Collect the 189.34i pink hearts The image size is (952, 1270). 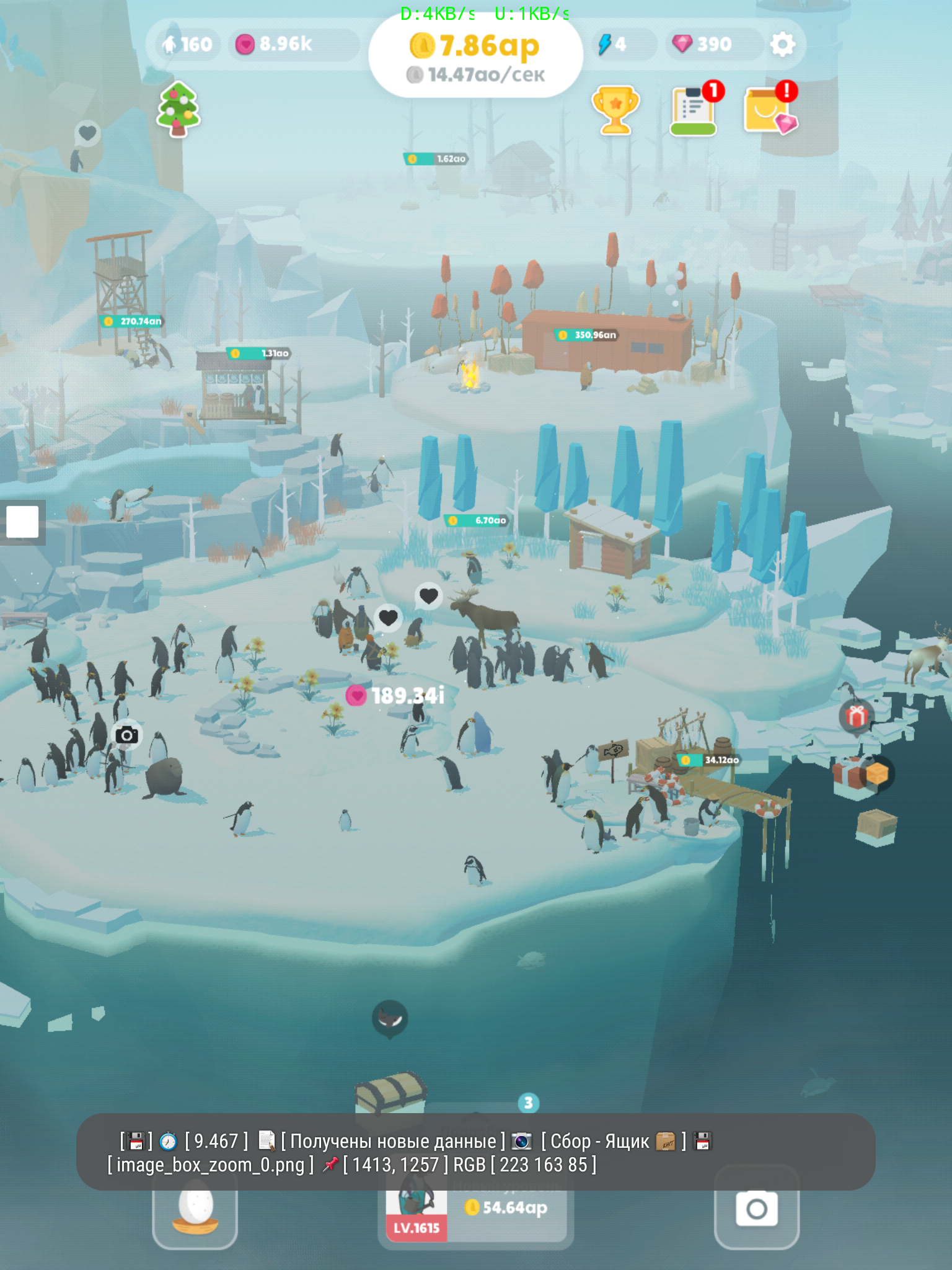(x=397, y=696)
